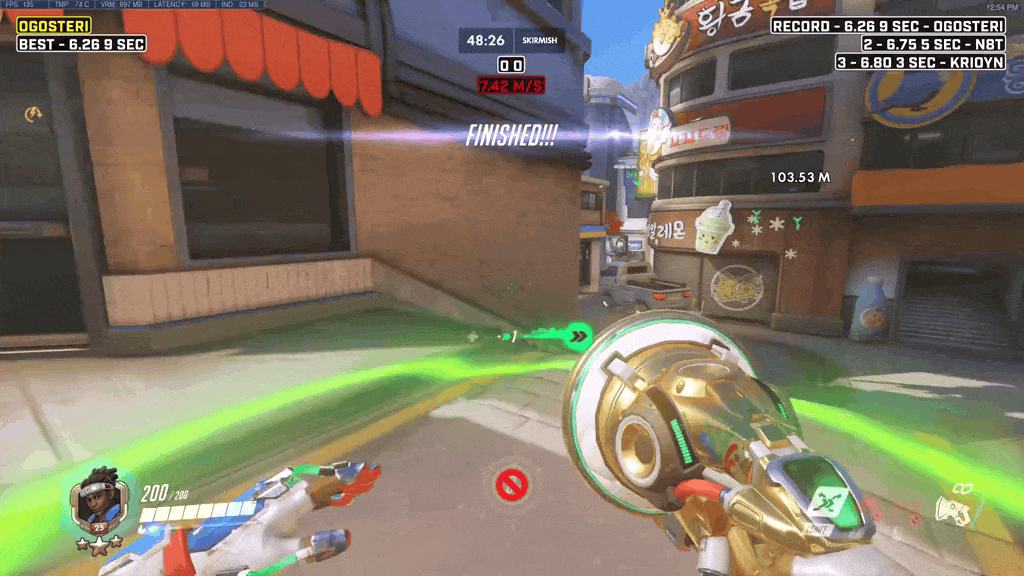Select the Sonic Amplifier weapon icon
The height and width of the screenshot is (576, 1024).
coord(954,509)
